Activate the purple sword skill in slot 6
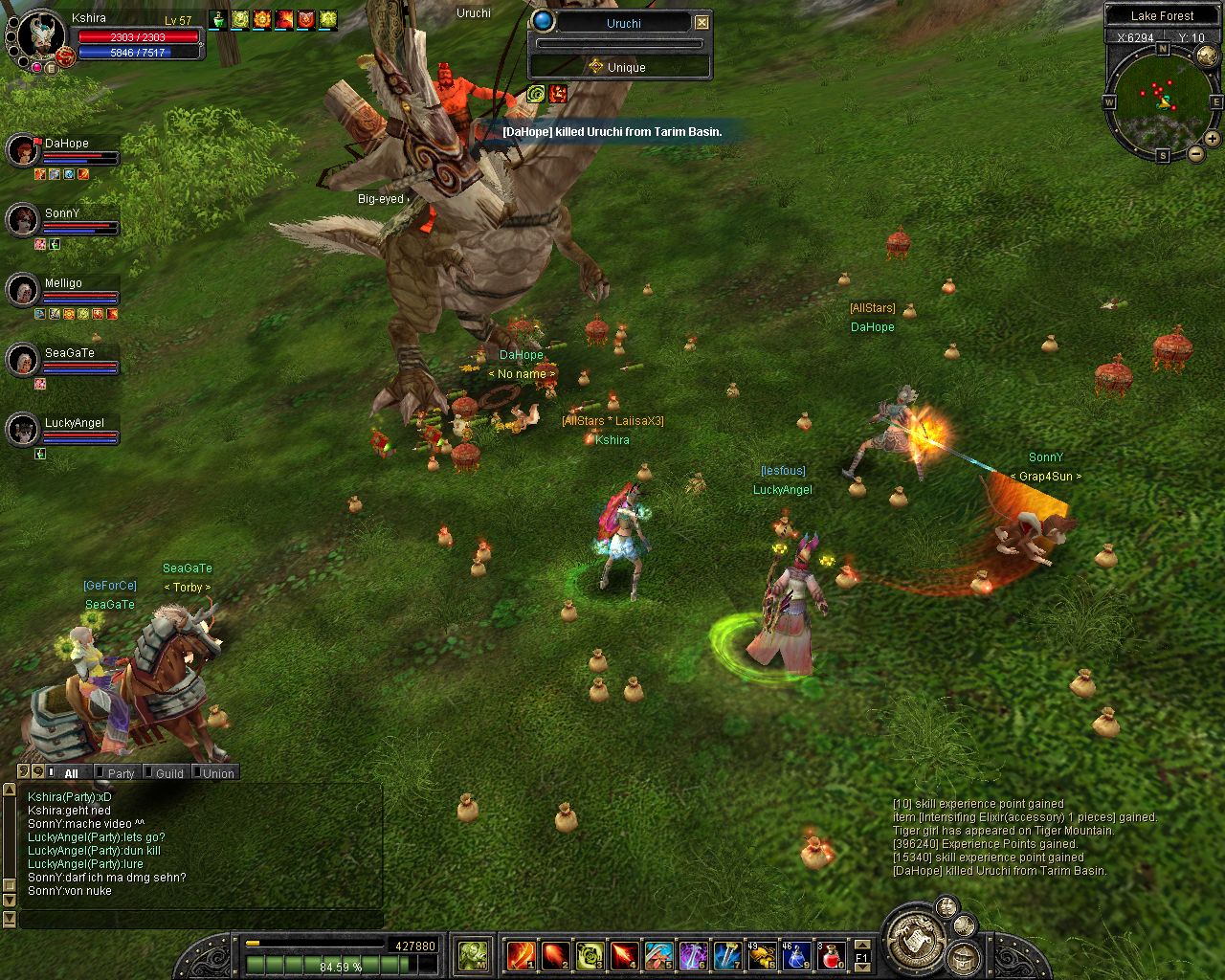 [693, 955]
